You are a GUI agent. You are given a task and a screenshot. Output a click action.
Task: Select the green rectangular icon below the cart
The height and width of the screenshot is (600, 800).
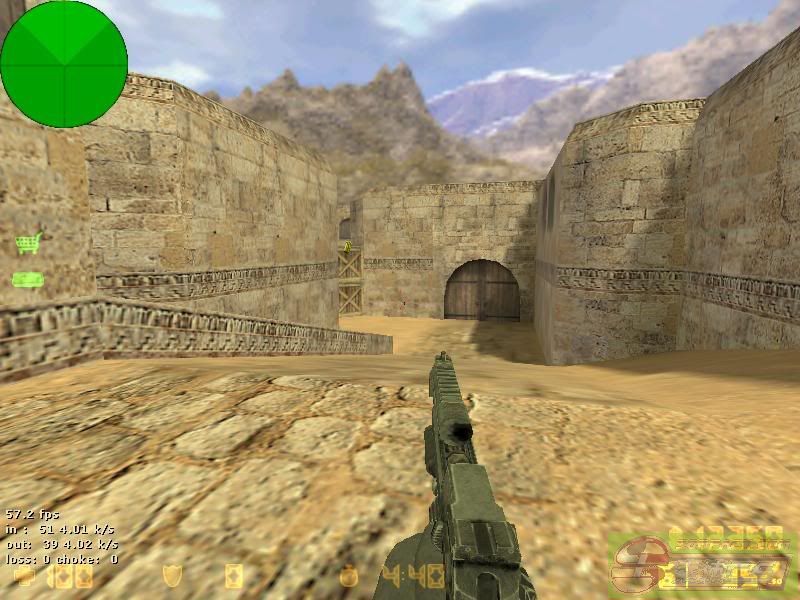click(x=28, y=280)
